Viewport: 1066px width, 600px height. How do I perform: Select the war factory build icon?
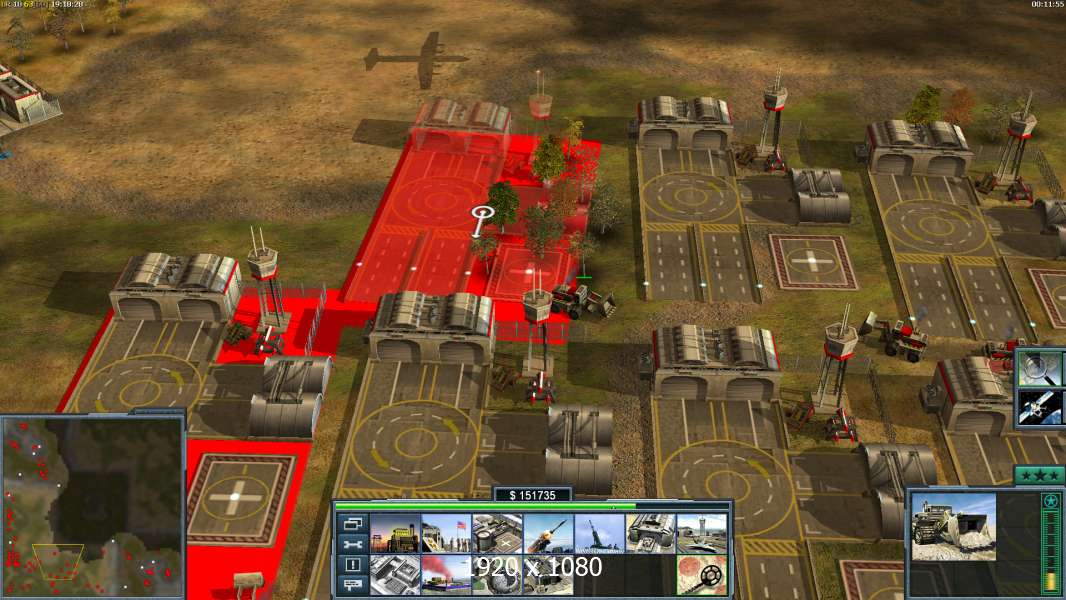(650, 534)
